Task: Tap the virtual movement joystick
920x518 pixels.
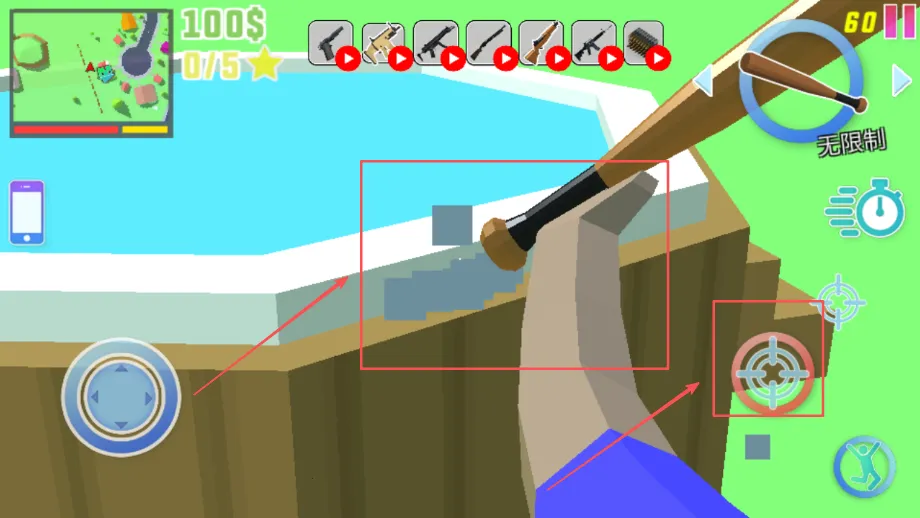Action: 120,397
